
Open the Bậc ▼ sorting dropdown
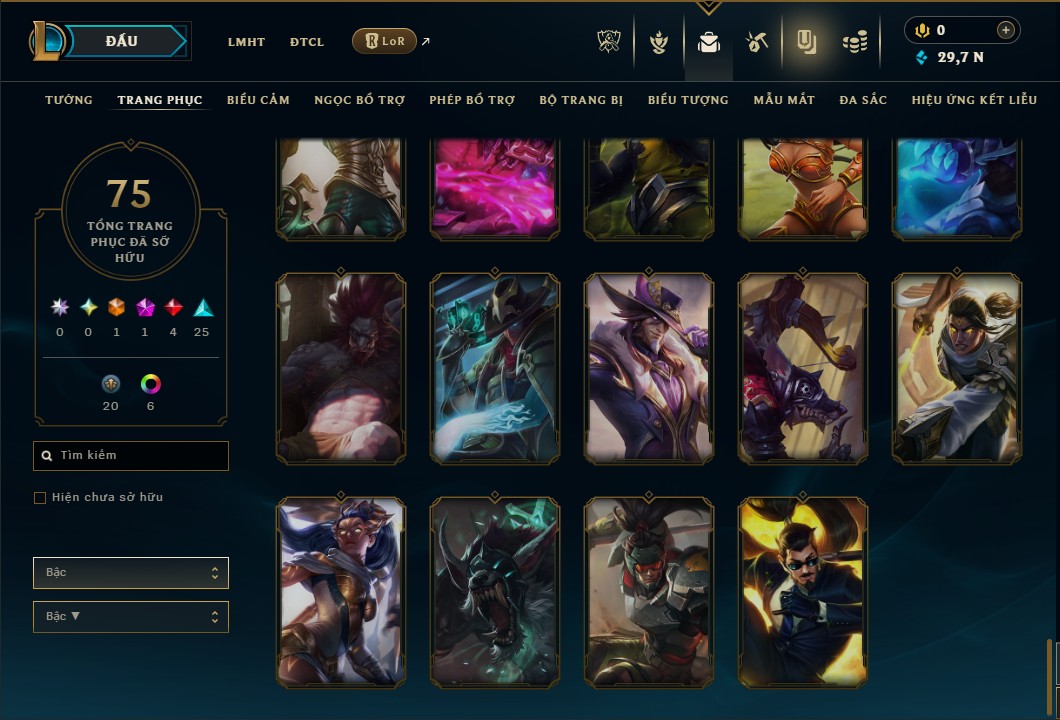(131, 617)
